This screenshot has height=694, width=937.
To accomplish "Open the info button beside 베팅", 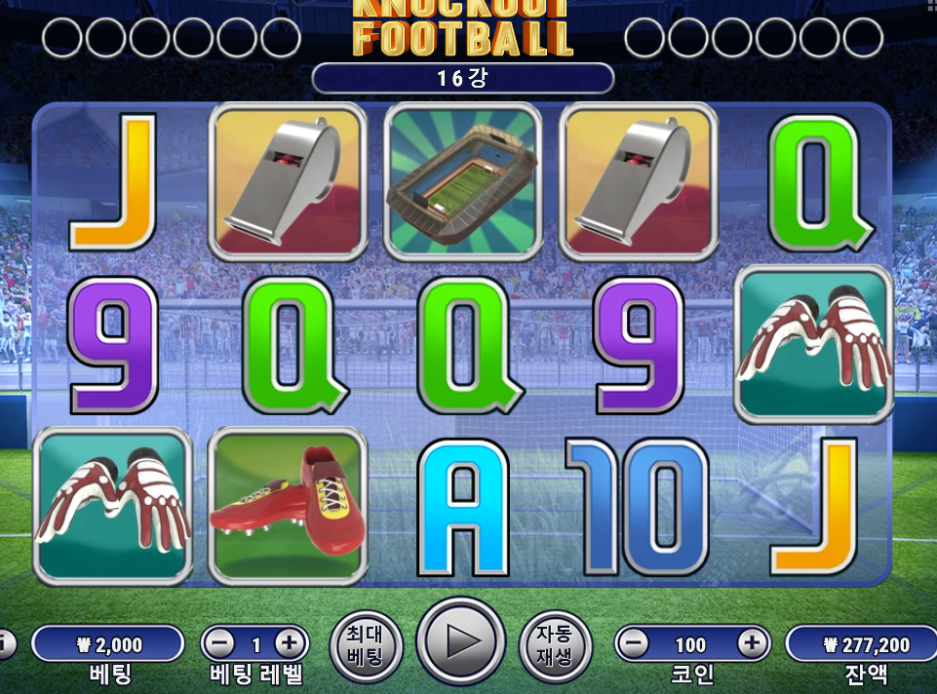I will point(5,643).
